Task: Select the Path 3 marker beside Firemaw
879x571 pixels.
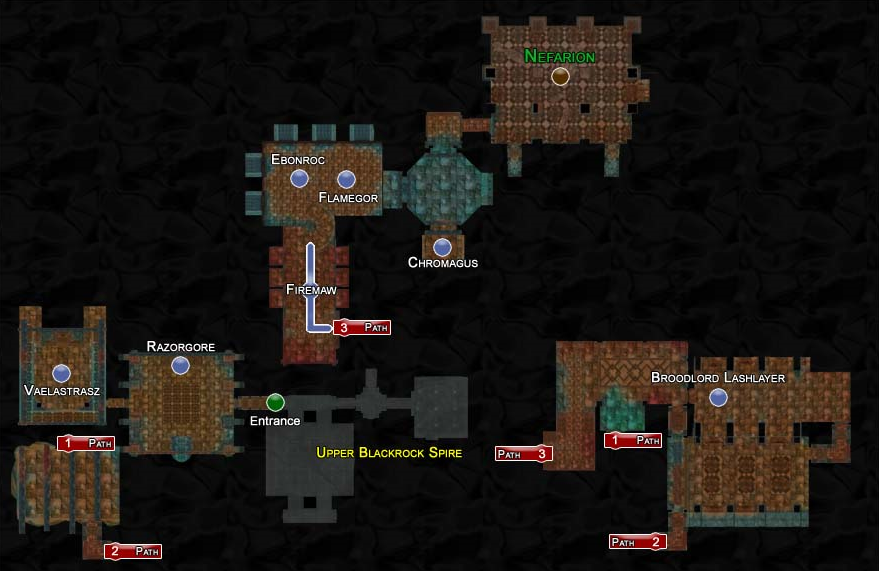Action: tap(362, 327)
